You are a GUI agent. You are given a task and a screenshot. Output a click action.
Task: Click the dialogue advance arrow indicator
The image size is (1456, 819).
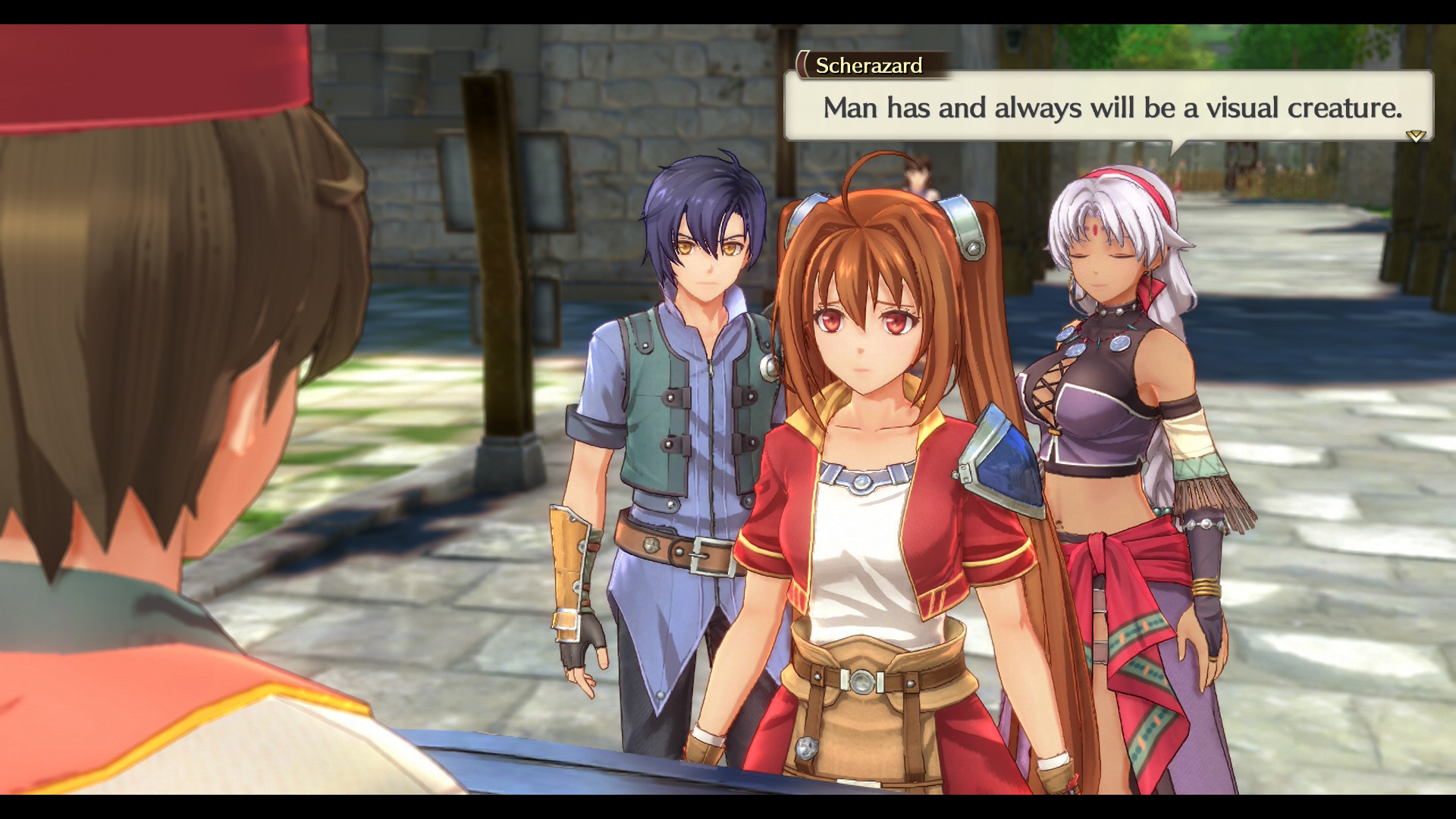tap(1415, 136)
